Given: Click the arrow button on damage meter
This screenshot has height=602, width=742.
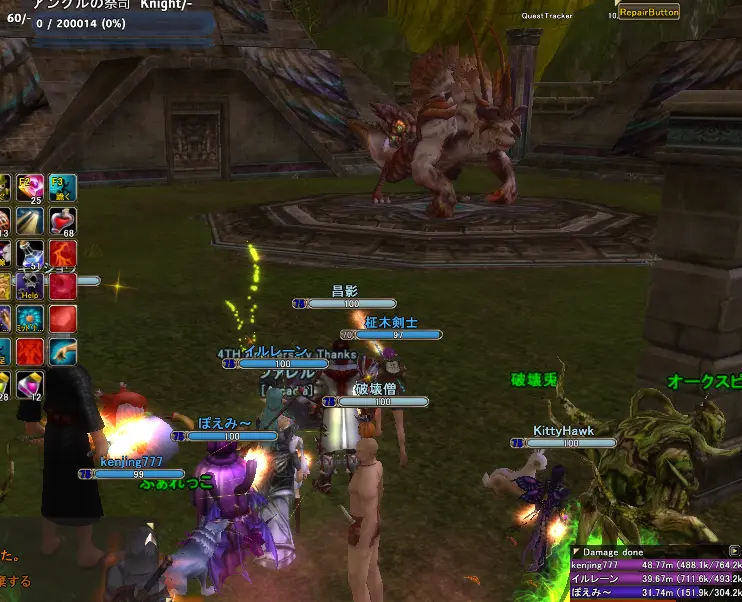Looking at the screenshot, I should point(735,551).
